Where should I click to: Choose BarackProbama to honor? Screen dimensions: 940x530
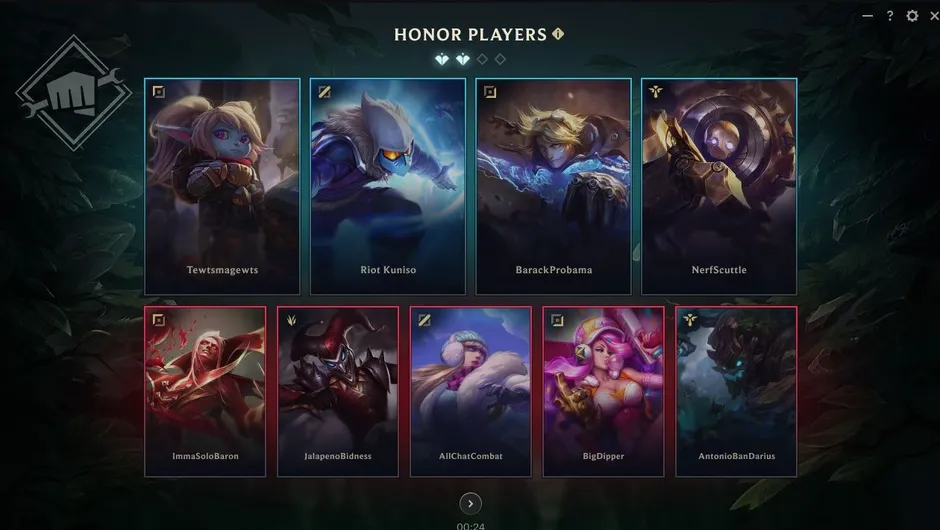(x=553, y=186)
